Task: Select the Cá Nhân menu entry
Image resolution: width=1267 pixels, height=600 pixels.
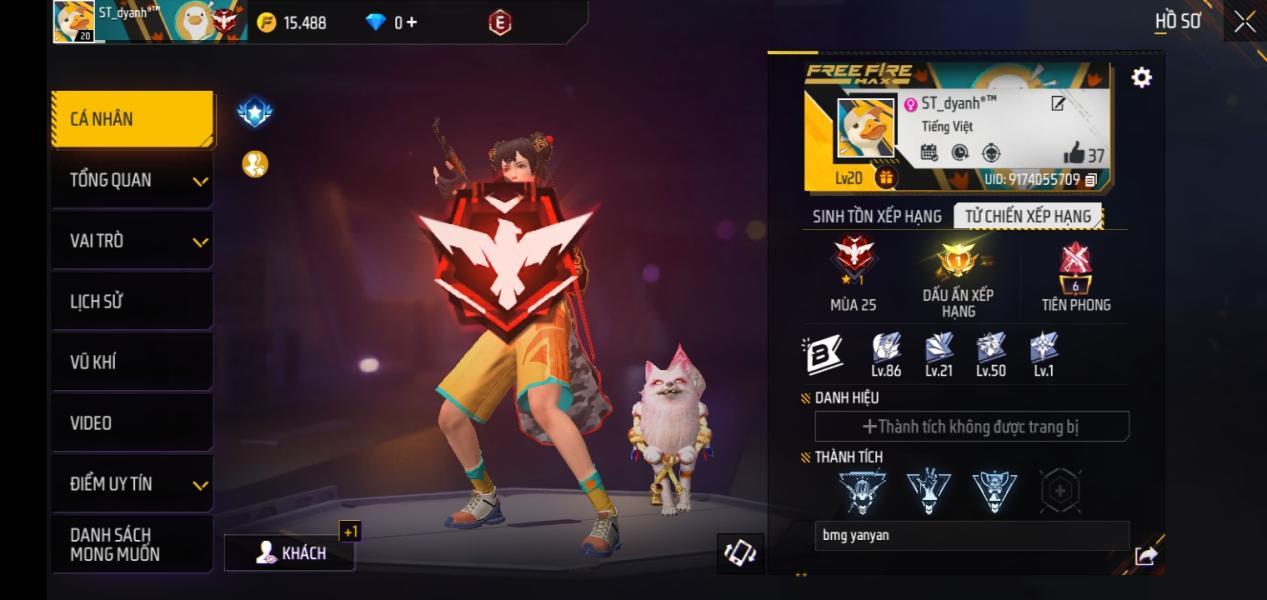Action: (x=132, y=119)
